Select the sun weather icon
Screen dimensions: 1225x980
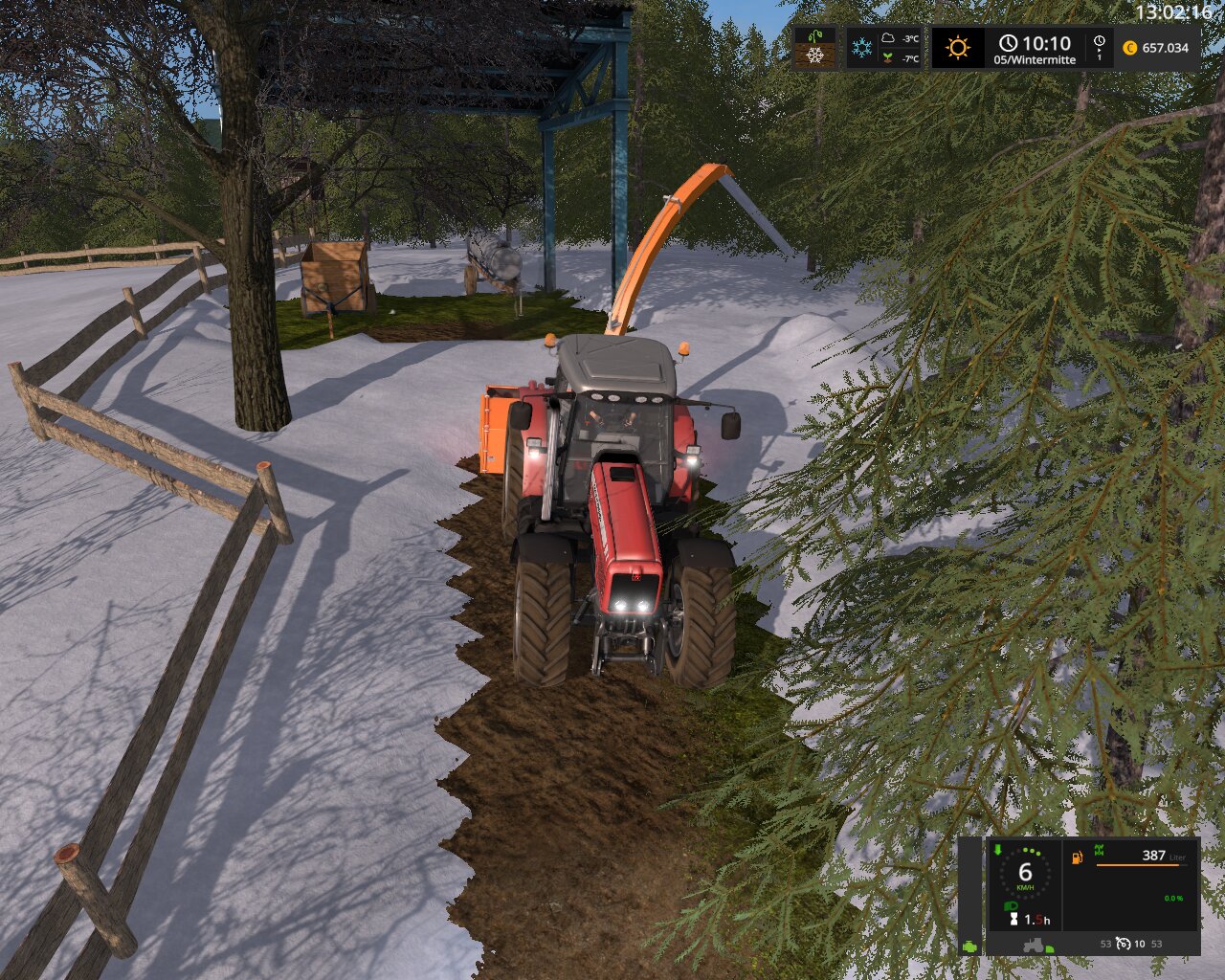tap(958, 48)
